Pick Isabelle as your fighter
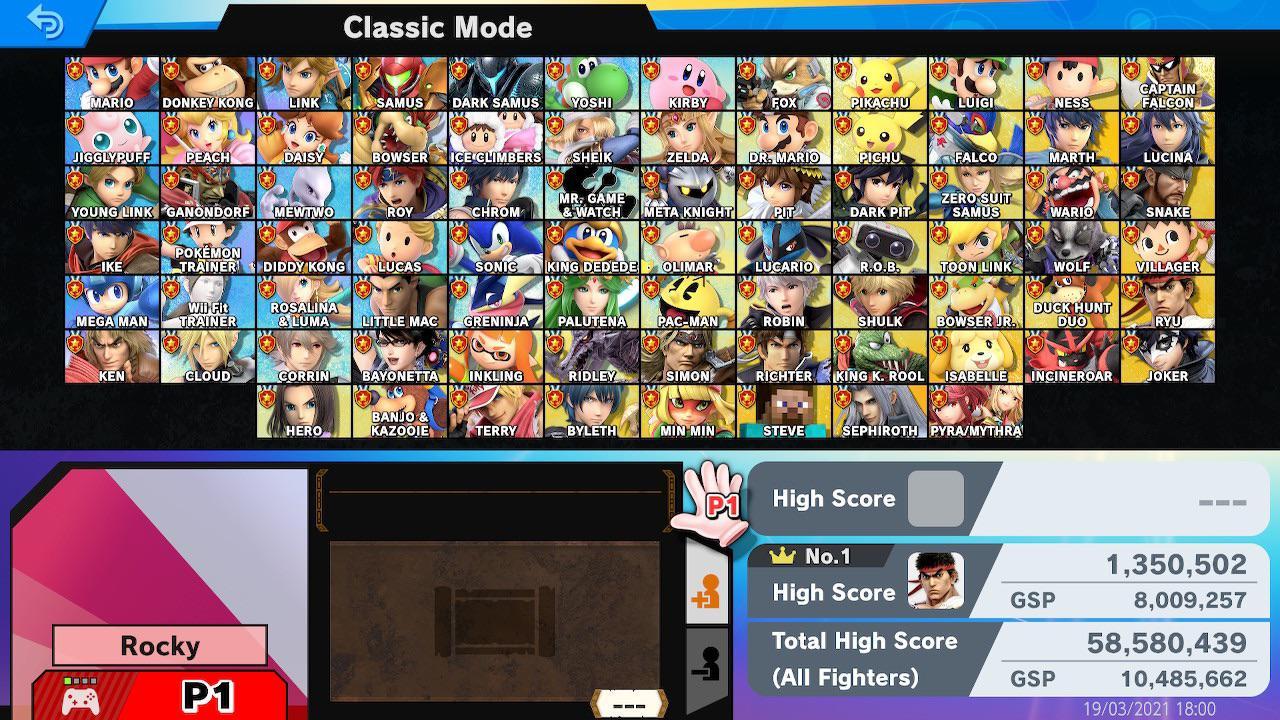 975,354
